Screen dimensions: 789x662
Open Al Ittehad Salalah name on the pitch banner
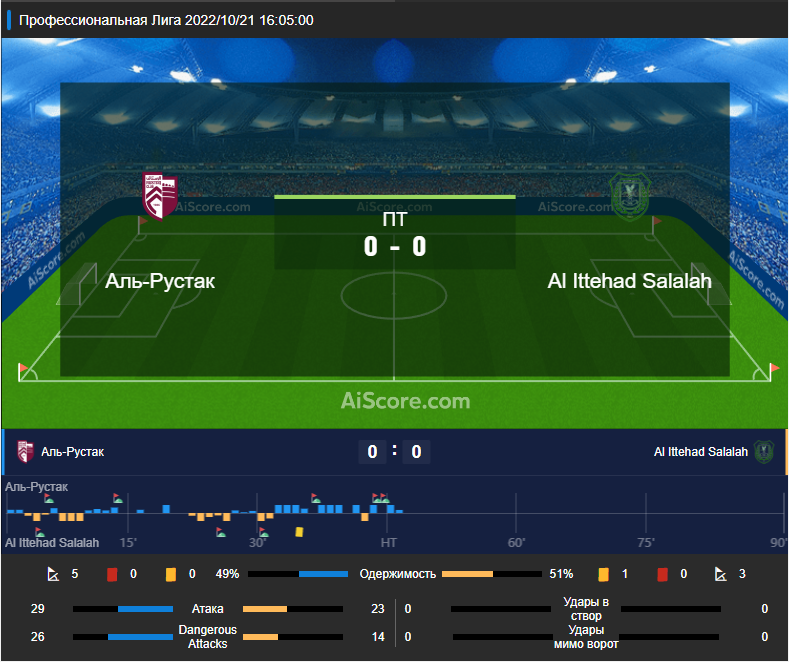tap(630, 281)
